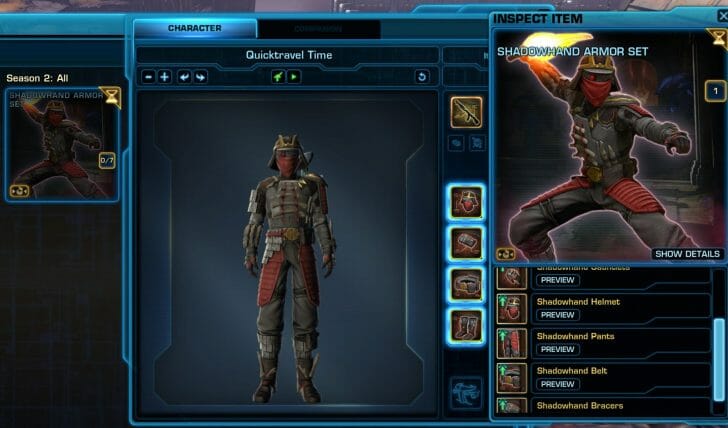
Task: Reset the character preview view
Action: click(x=421, y=76)
